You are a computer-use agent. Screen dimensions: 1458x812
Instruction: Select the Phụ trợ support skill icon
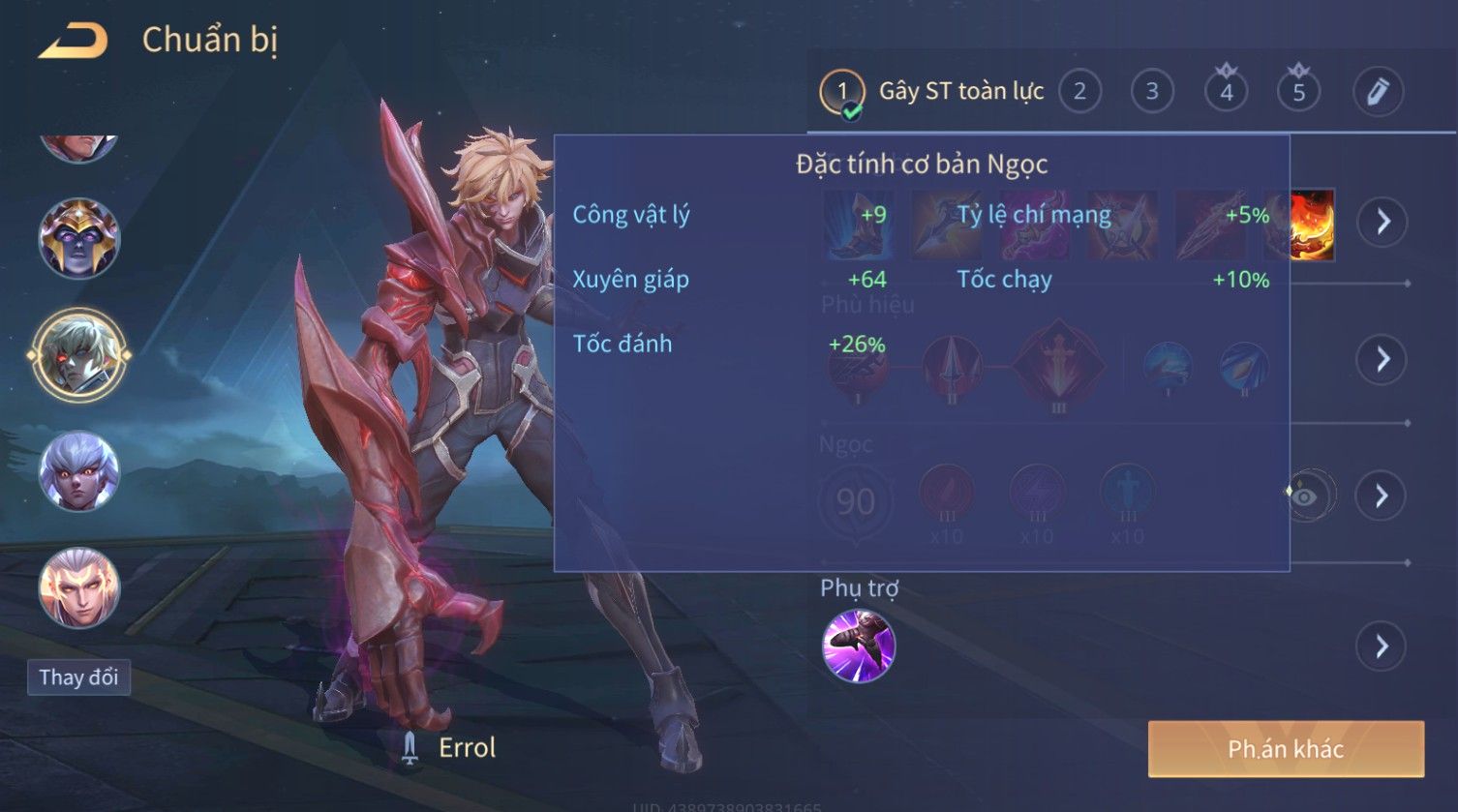pyautogui.click(x=858, y=647)
